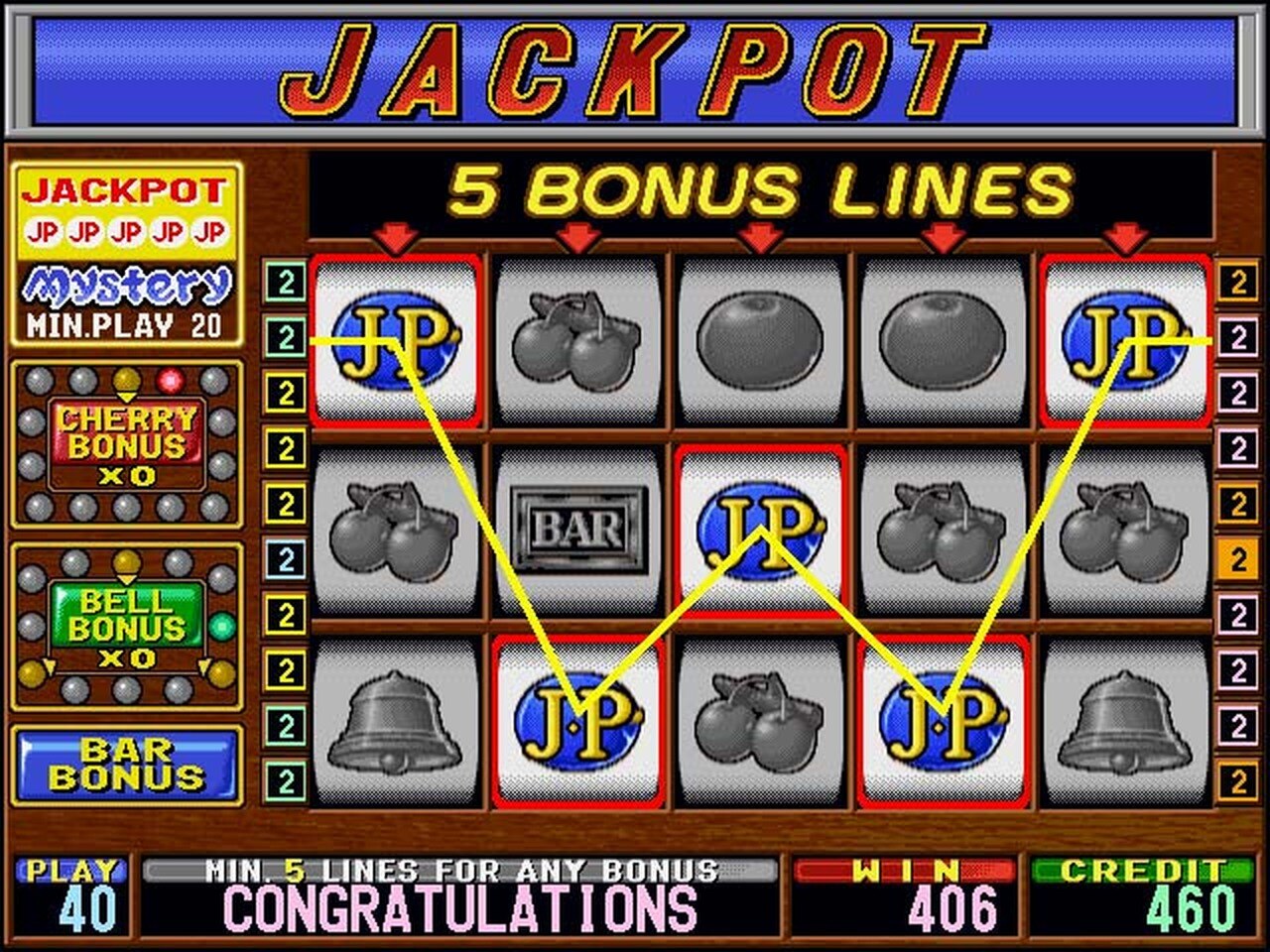1270x952 pixels.
Task: Choose the Jackpot Mystery info panel
Action: tap(126, 254)
